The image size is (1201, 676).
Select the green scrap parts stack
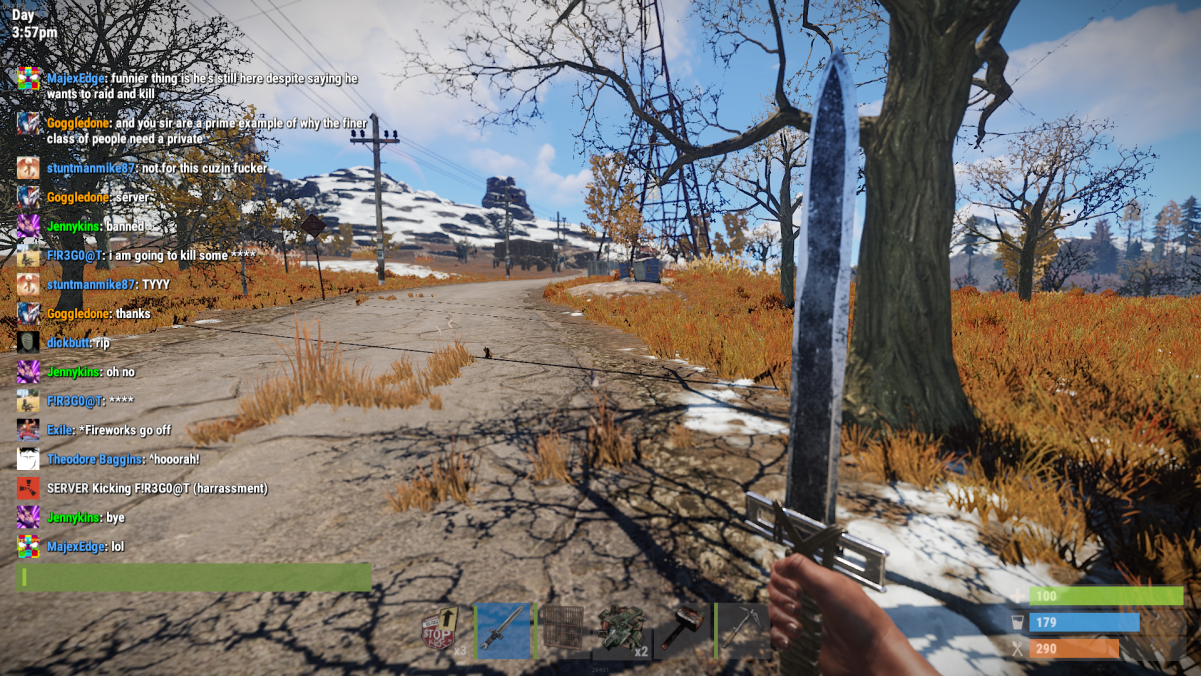(622, 630)
